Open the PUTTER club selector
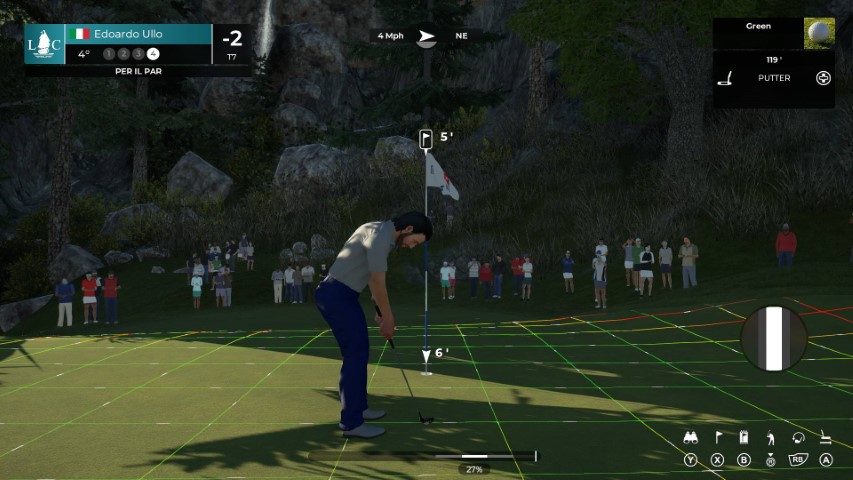Screen dimensions: 853x480 773,78
